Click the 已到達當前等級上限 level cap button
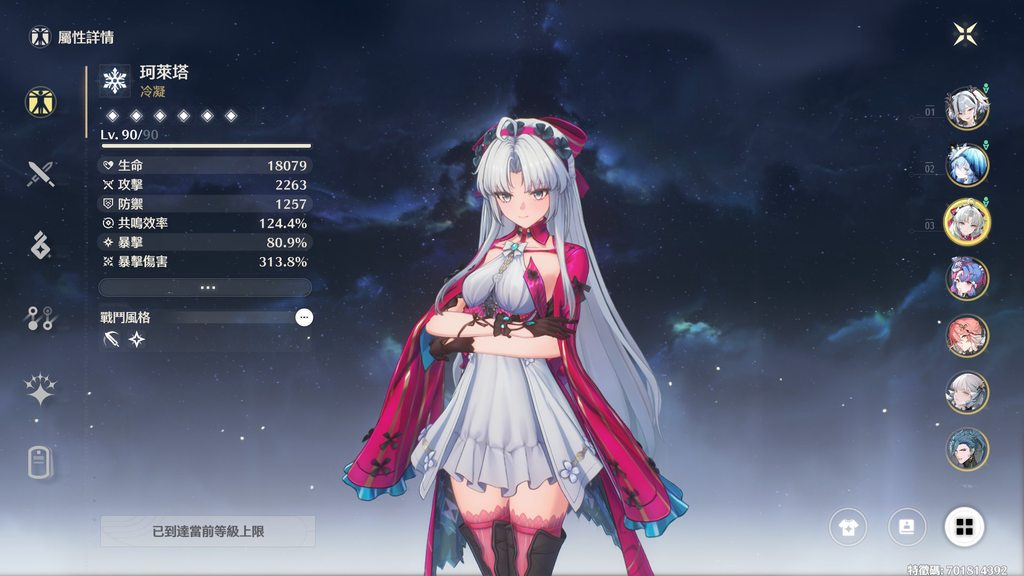 pos(207,531)
